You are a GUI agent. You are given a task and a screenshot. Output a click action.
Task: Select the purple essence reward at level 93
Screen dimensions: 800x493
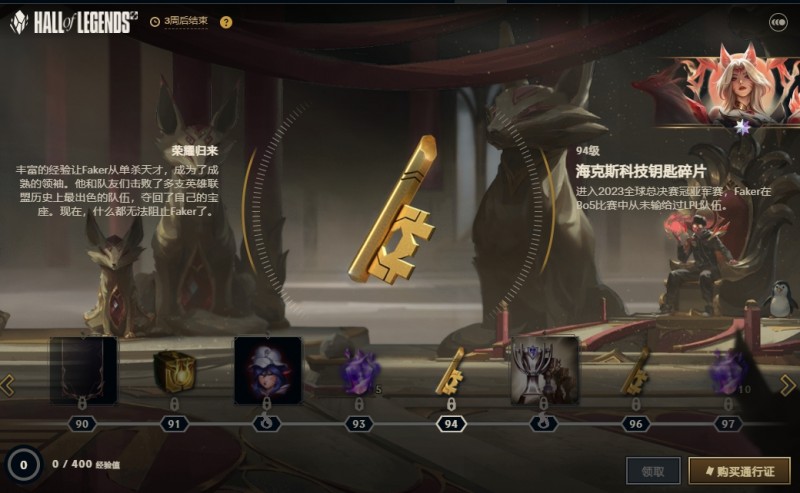(359, 369)
